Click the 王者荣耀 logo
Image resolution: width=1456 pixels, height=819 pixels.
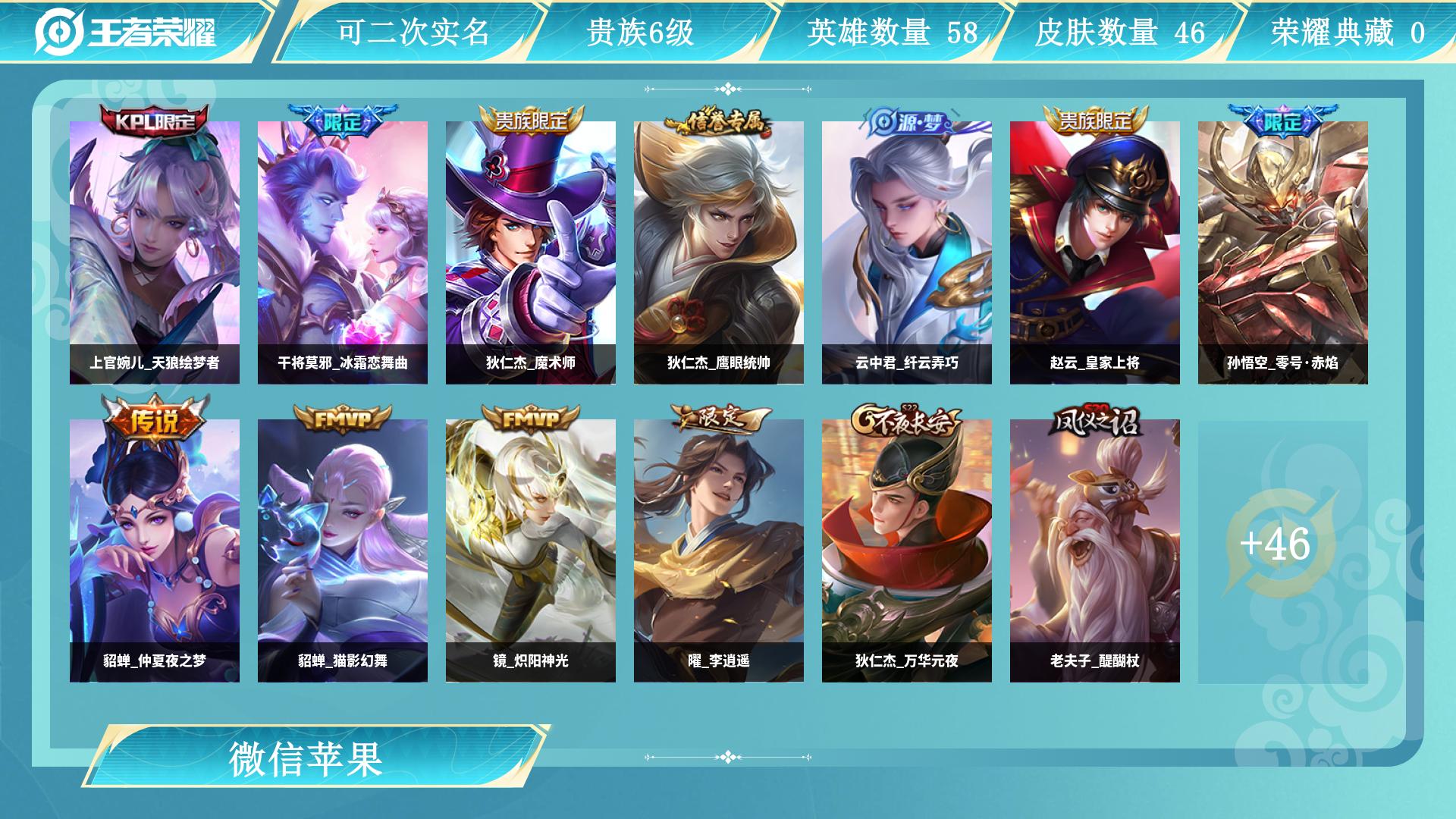click(127, 32)
